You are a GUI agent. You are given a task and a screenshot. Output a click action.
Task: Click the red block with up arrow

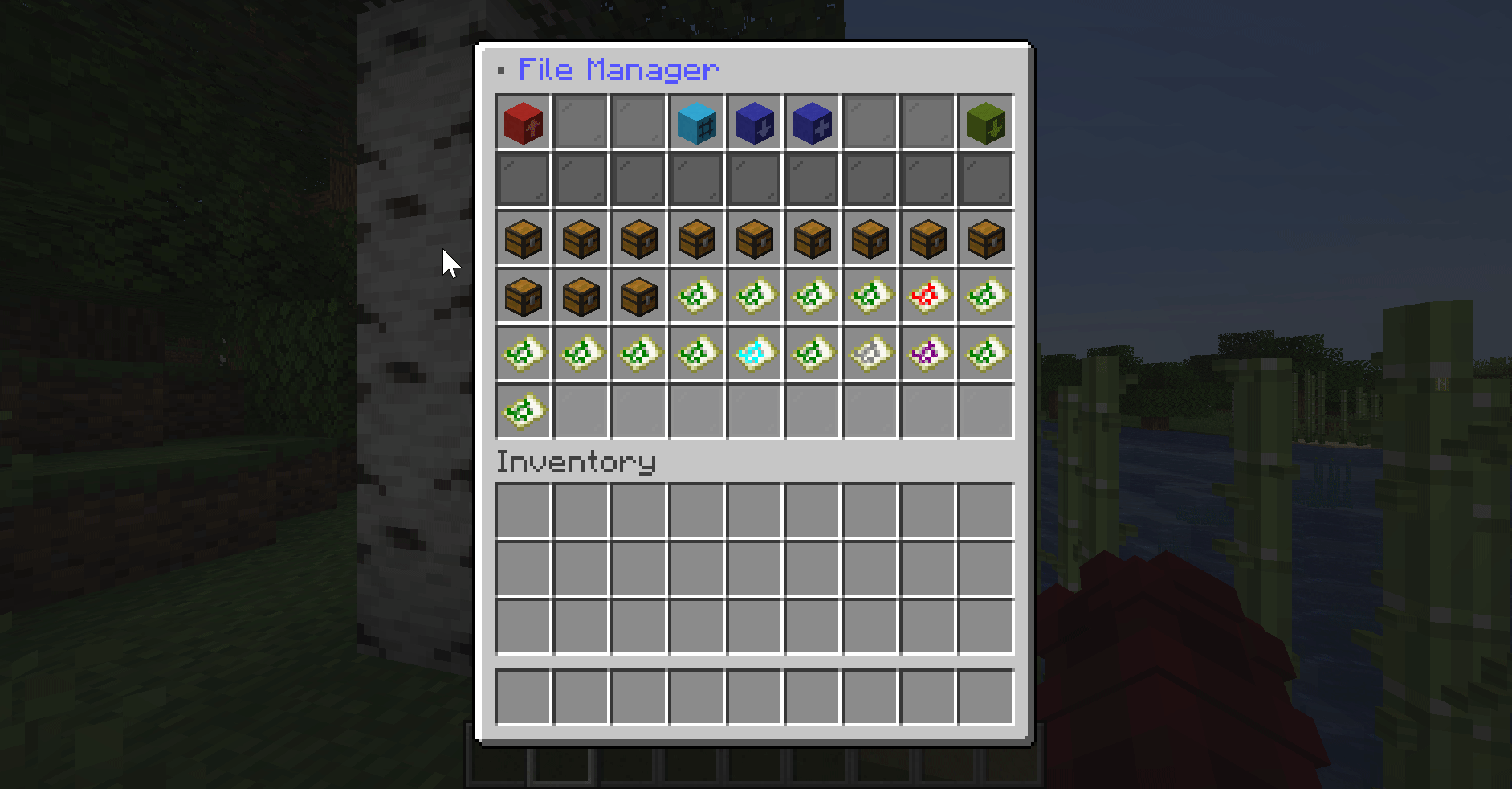524,123
